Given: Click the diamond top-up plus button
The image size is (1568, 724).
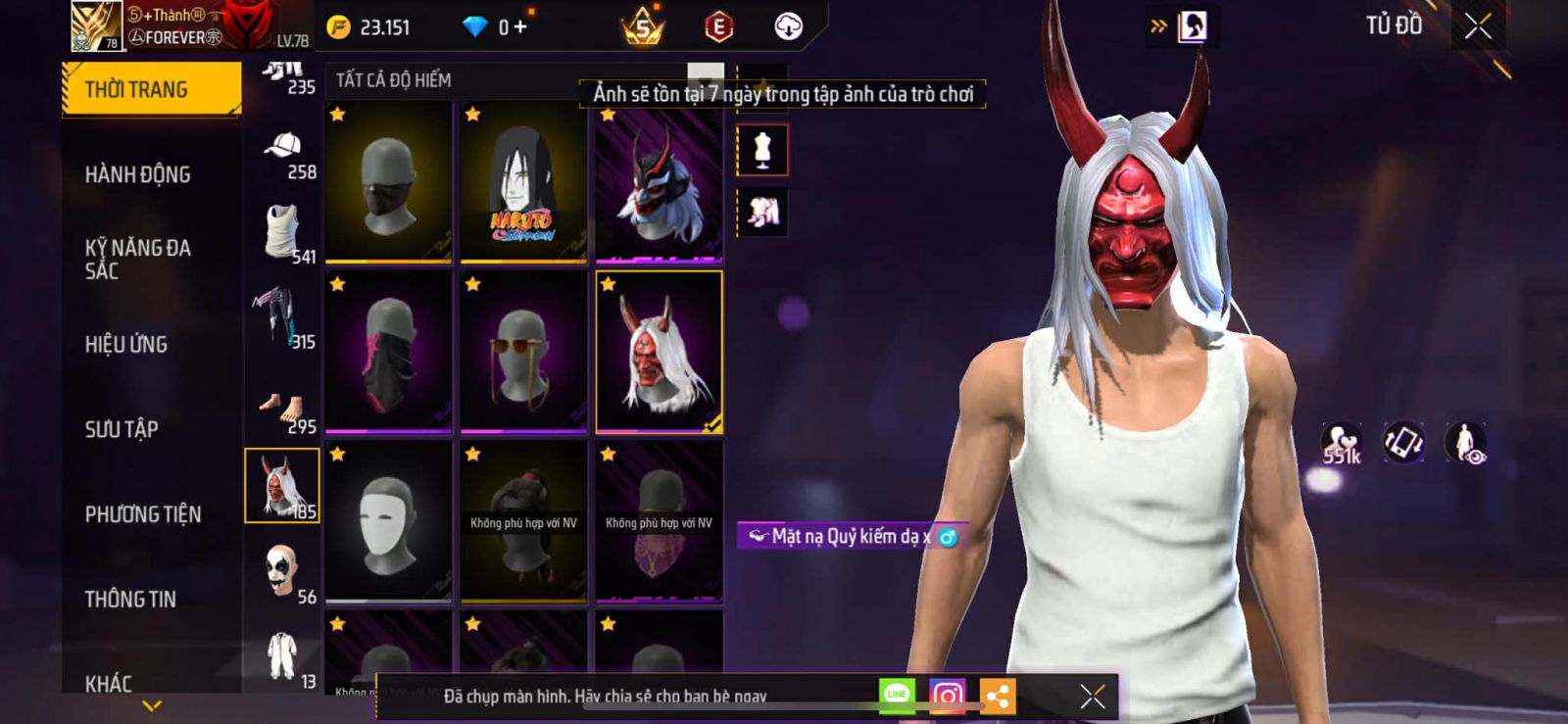Looking at the screenshot, I should pos(520,26).
